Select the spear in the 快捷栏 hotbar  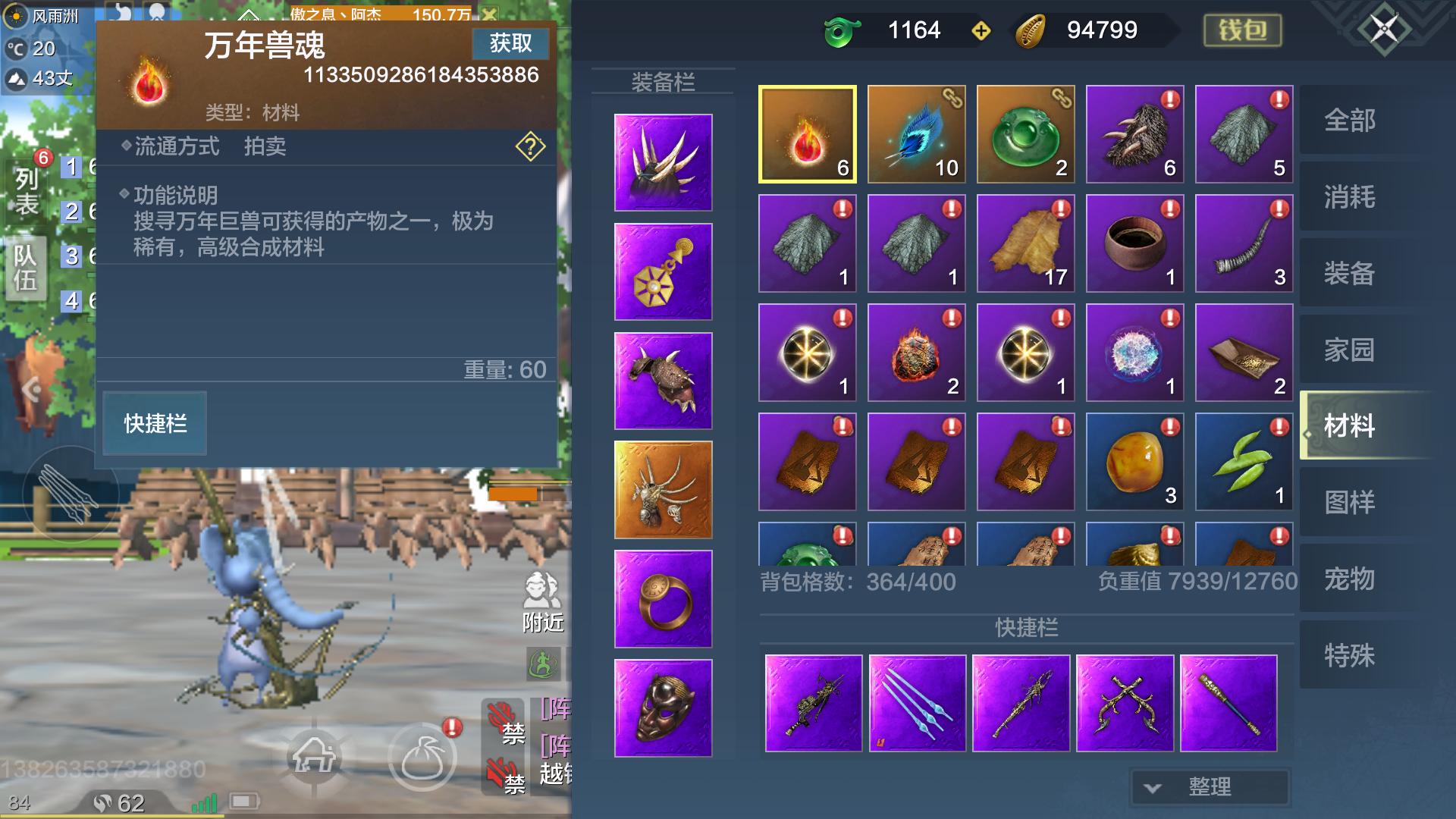1021,703
